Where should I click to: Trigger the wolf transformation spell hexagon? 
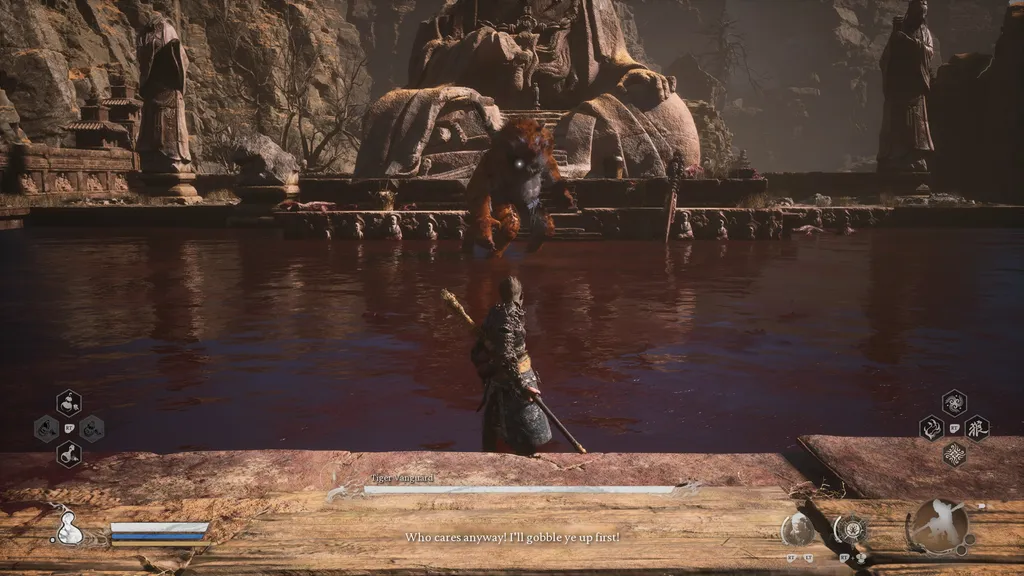[977, 429]
